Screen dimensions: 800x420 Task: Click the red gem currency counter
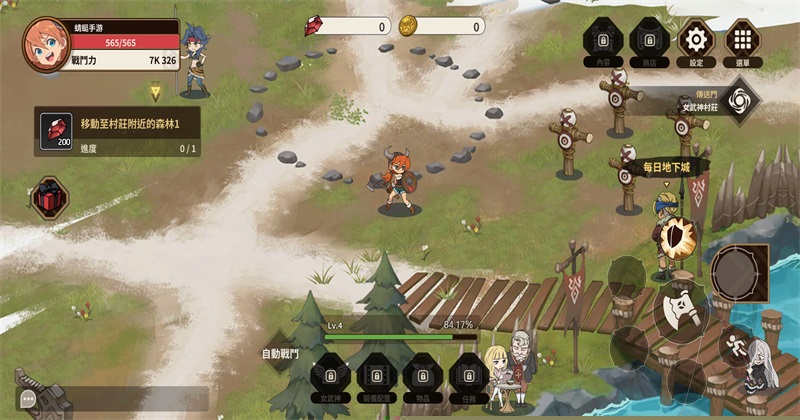tap(346, 27)
